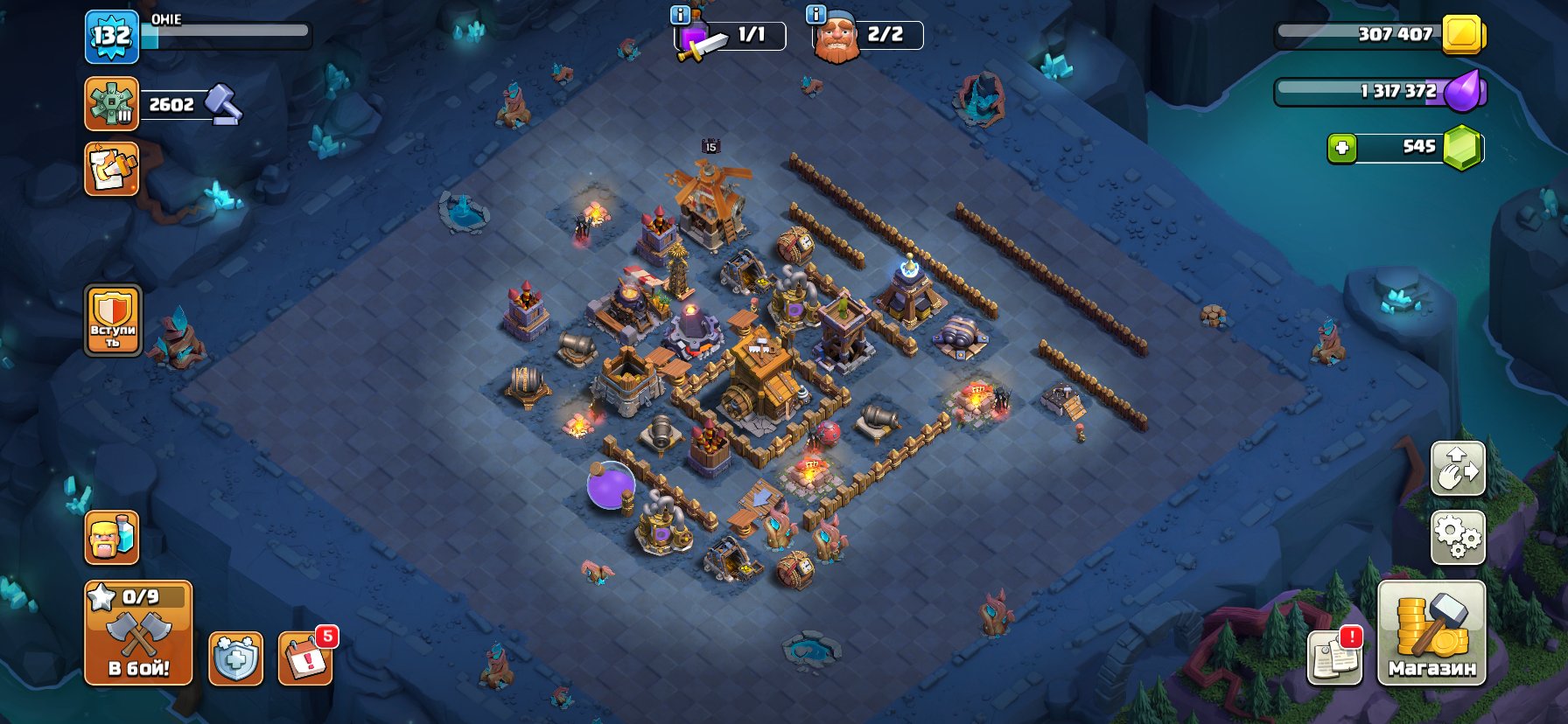This screenshot has width=1568, height=724.
Task: Click the experience progress bar next to level badge
Action: tap(227, 33)
